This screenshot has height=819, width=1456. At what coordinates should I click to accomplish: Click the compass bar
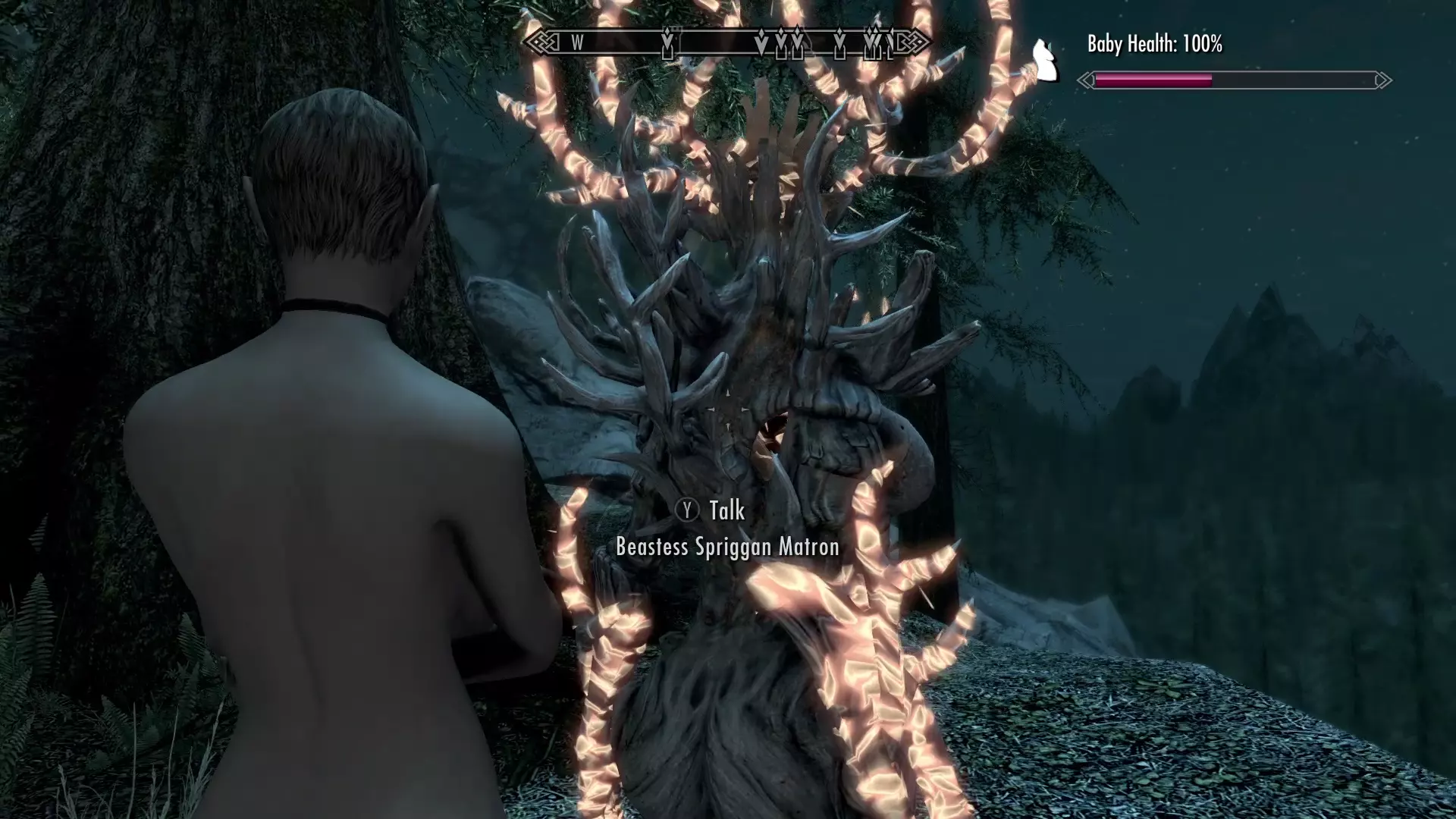pos(726,42)
